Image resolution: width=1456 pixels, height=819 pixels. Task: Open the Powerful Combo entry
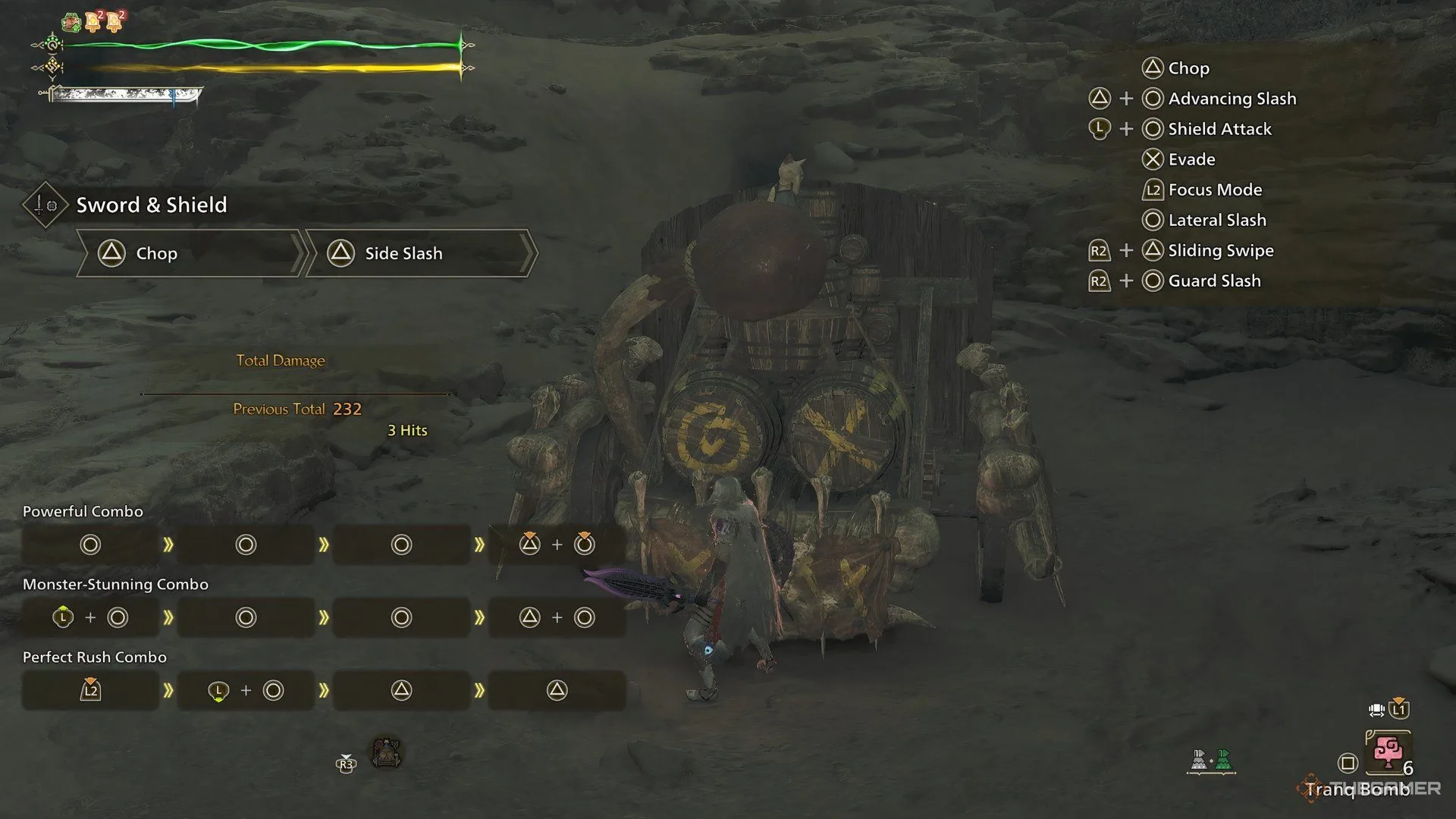[83, 512]
